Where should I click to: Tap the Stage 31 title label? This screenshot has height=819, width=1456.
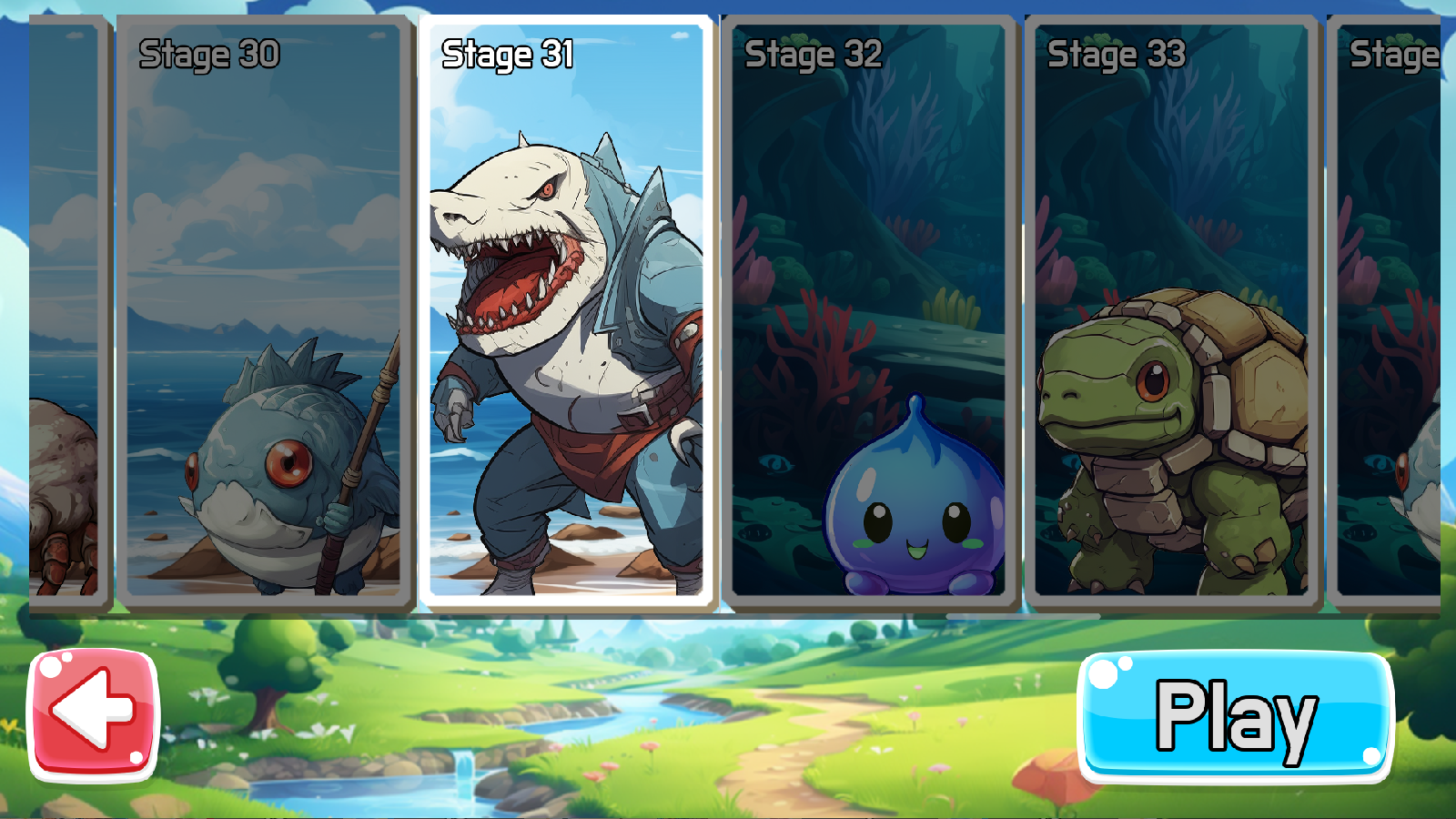pyautogui.click(x=507, y=54)
